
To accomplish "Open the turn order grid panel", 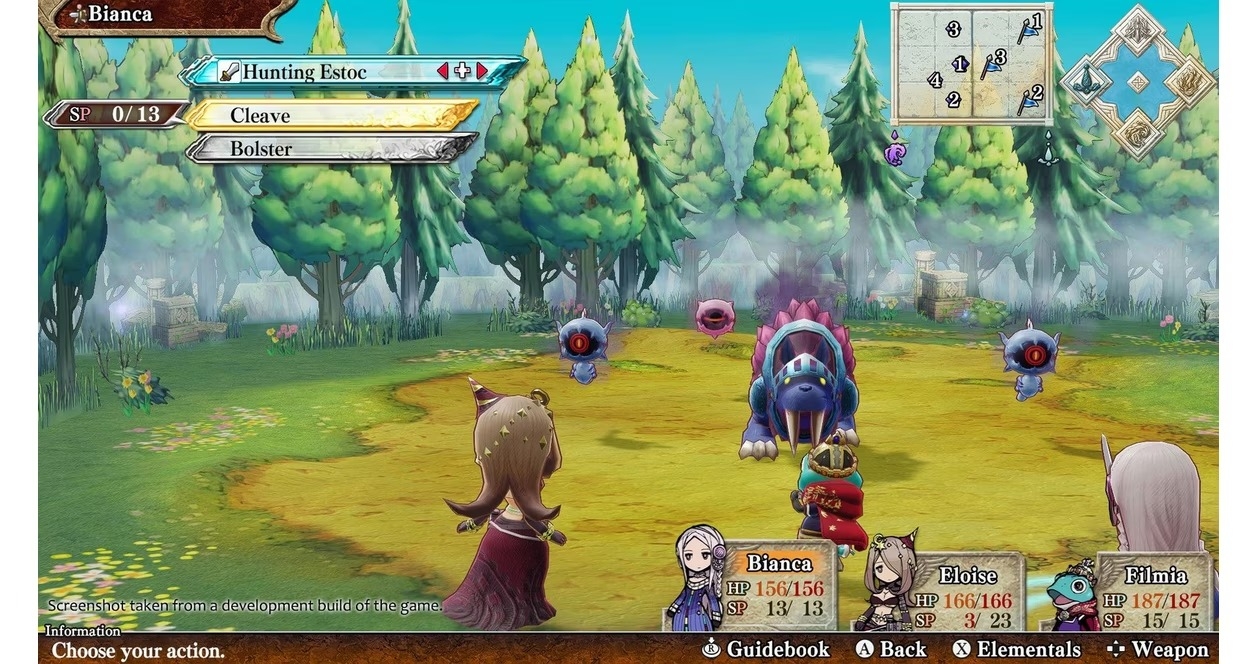I will (970, 62).
